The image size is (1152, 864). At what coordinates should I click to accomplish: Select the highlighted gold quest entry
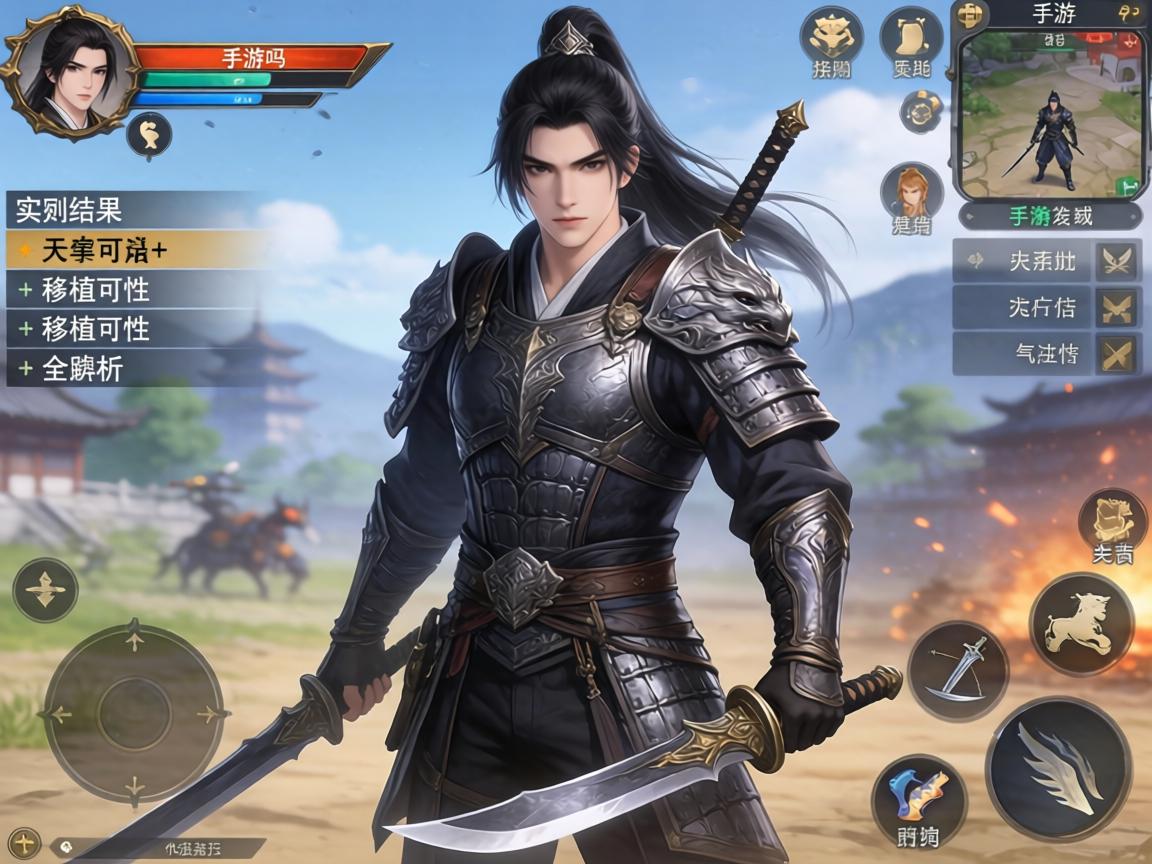click(136, 250)
